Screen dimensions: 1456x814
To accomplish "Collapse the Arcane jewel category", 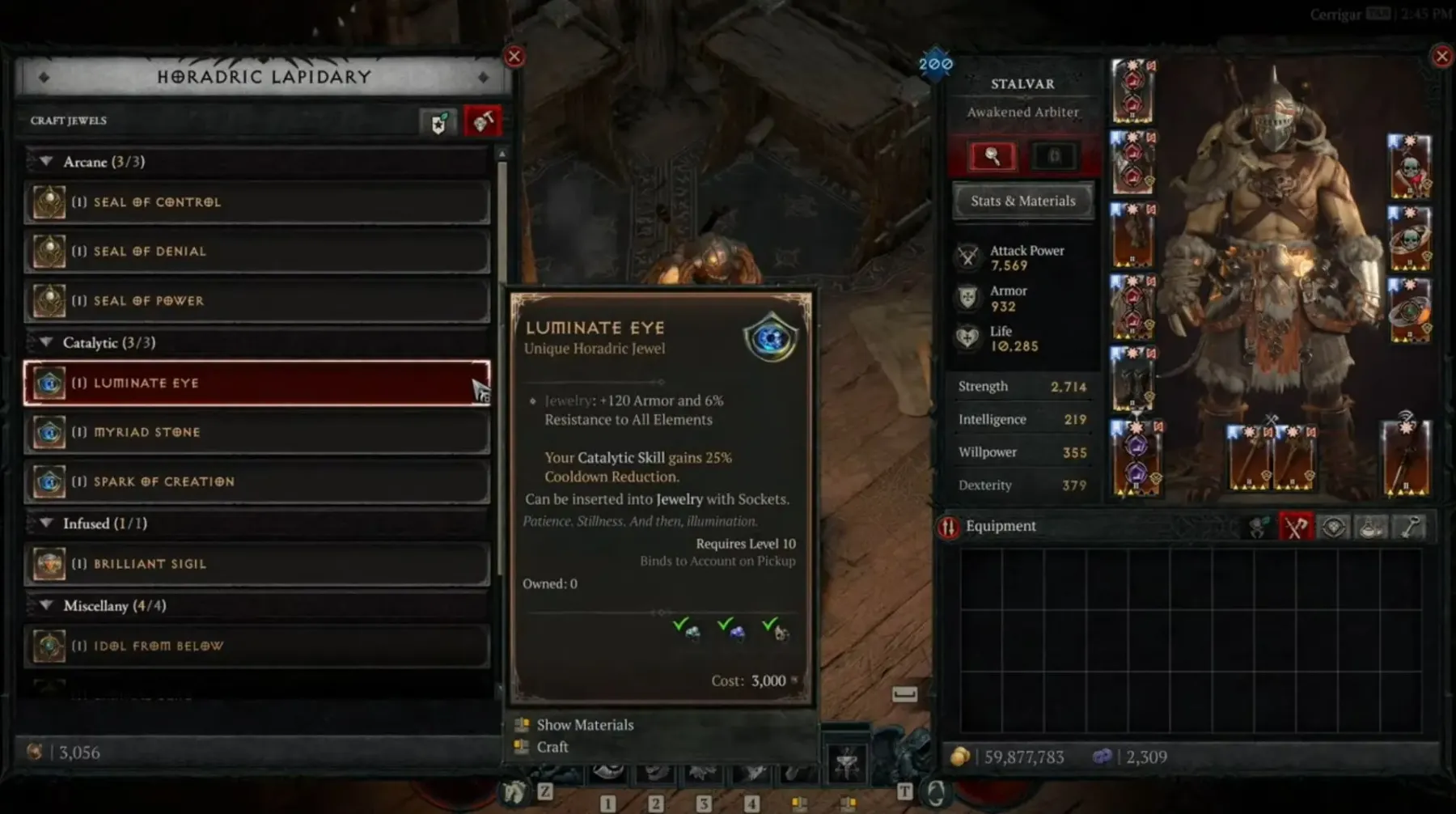I will tap(47, 162).
